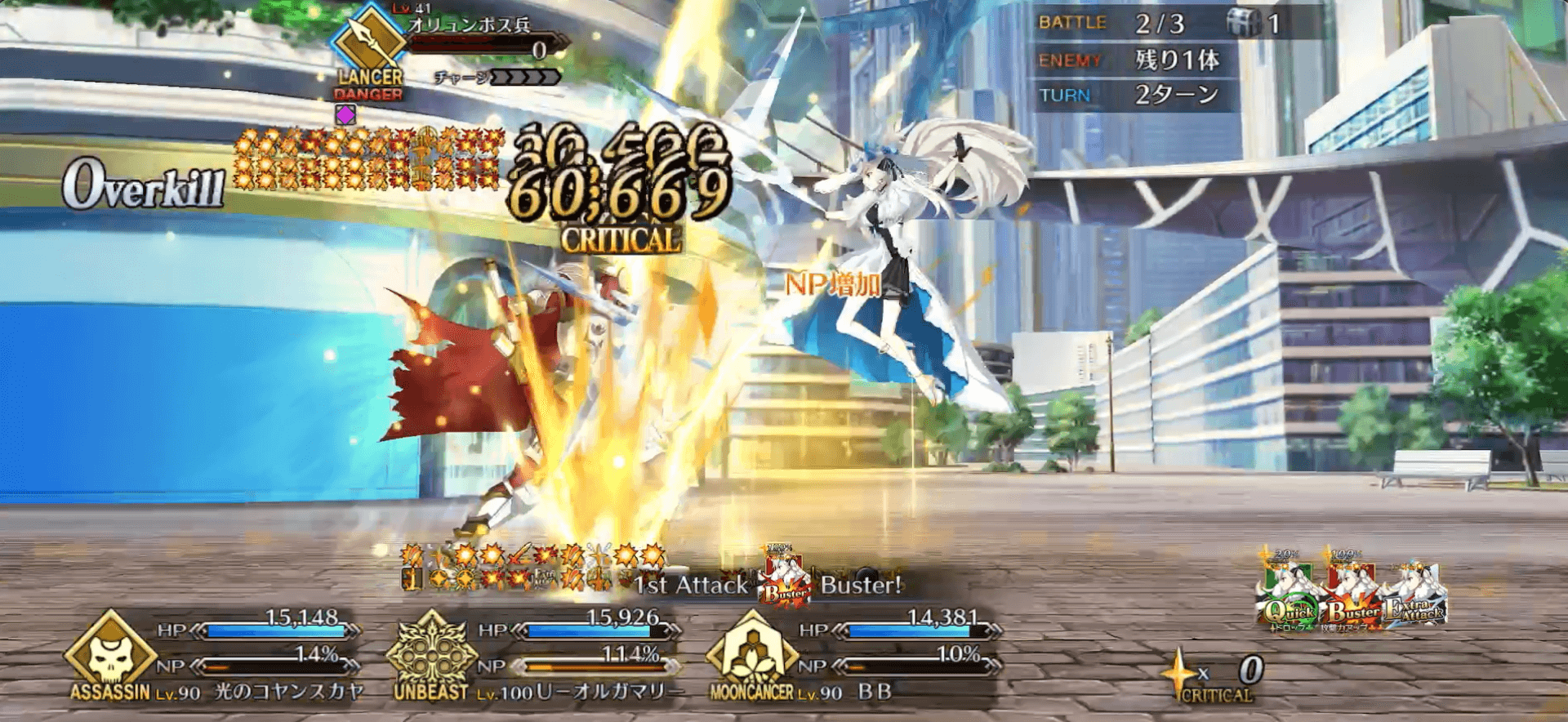Select the Lancer enemy class icon
The width and height of the screenshot is (1568, 722).
coord(367,39)
